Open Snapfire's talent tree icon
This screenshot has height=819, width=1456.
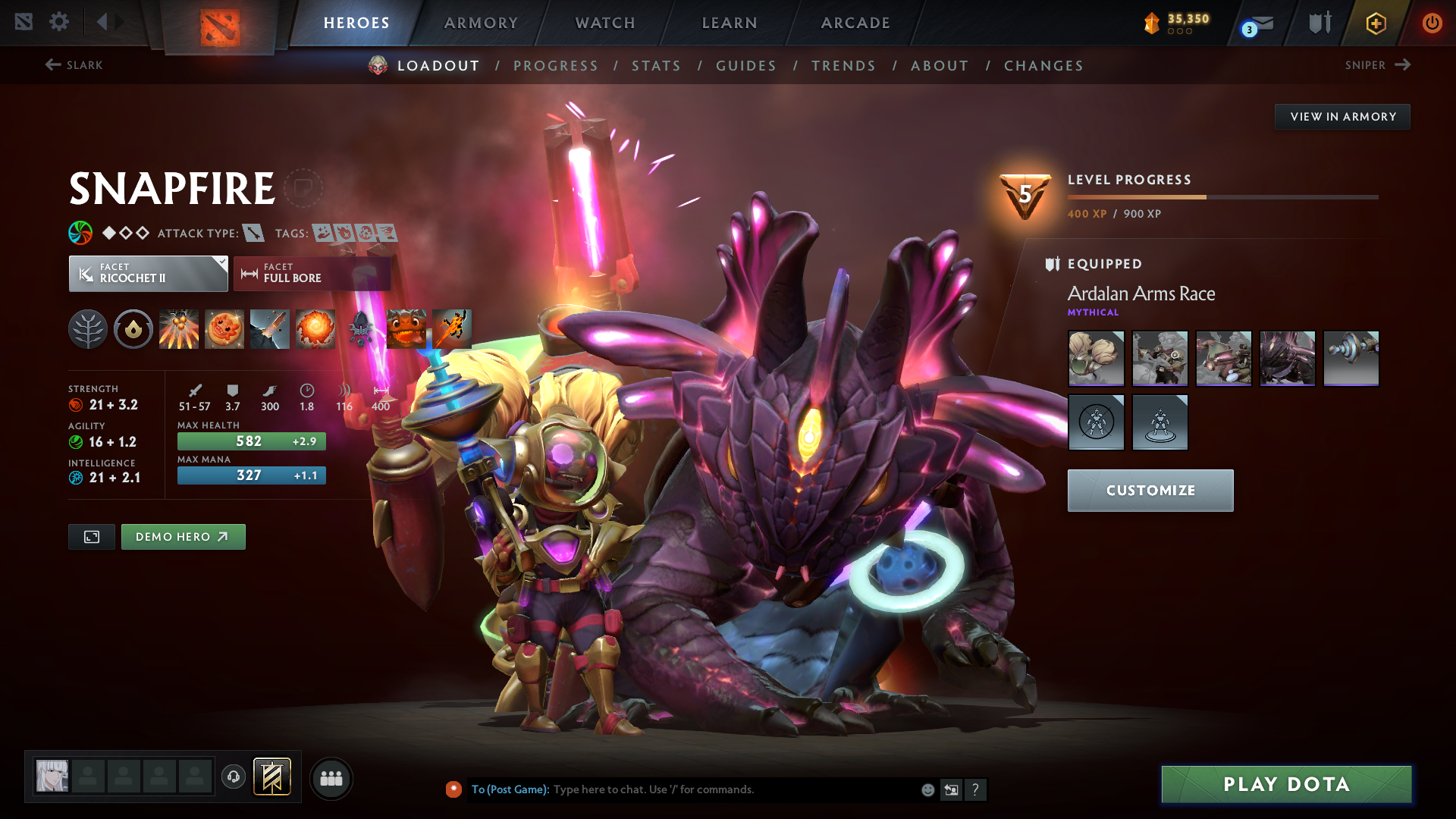[87, 328]
